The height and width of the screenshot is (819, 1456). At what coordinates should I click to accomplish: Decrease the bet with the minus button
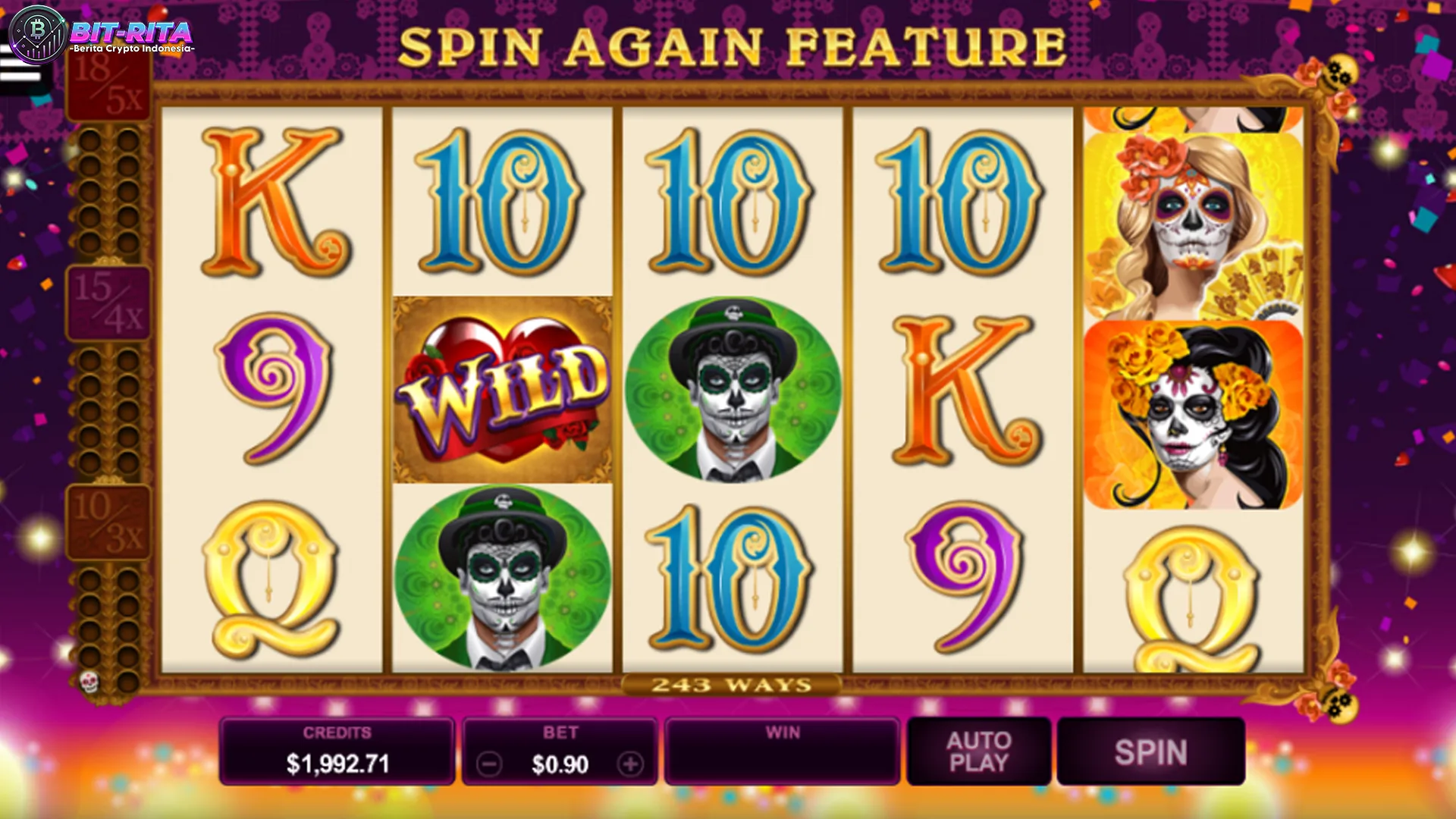(490, 764)
